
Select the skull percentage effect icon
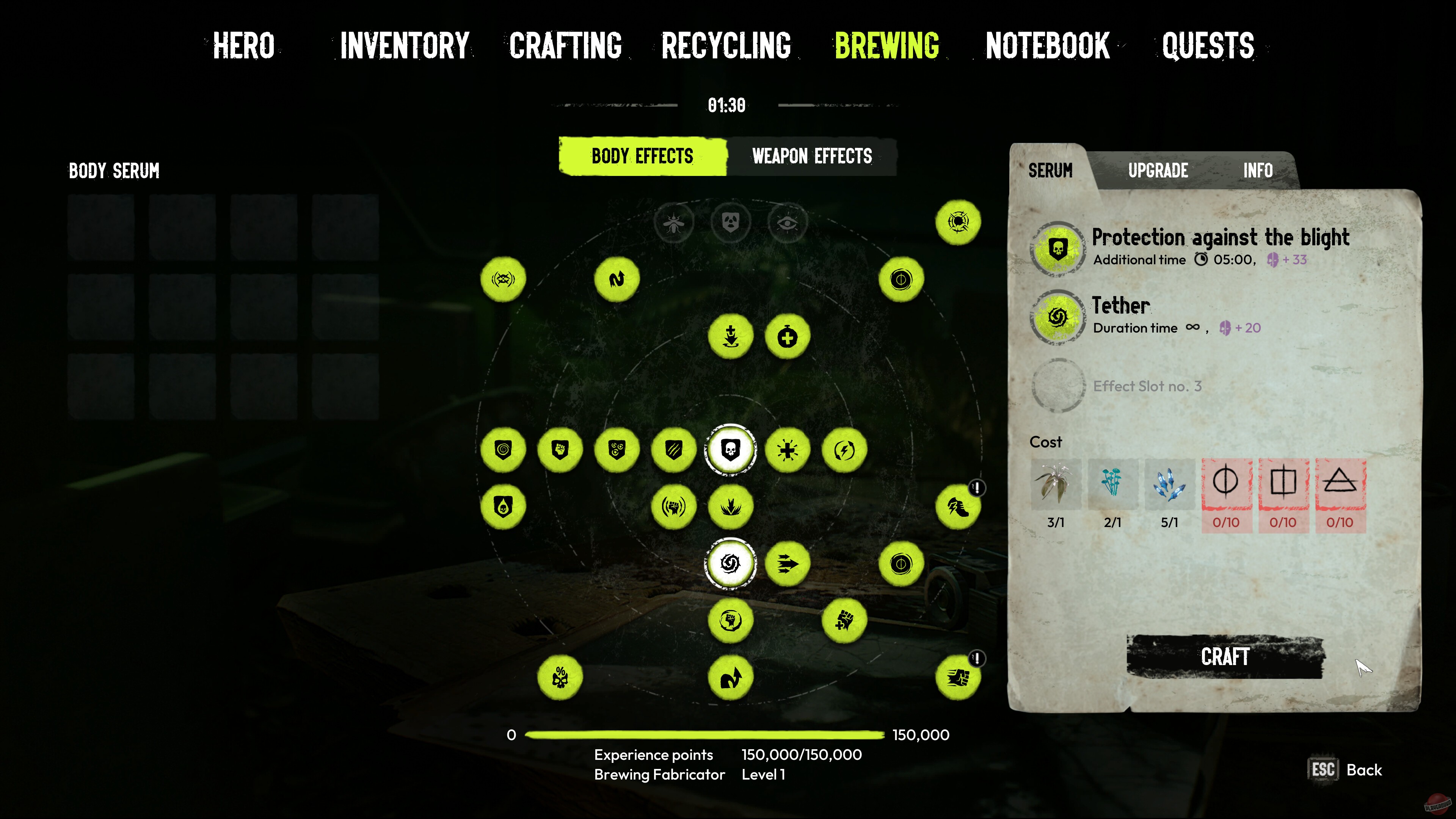pyautogui.click(x=560, y=678)
